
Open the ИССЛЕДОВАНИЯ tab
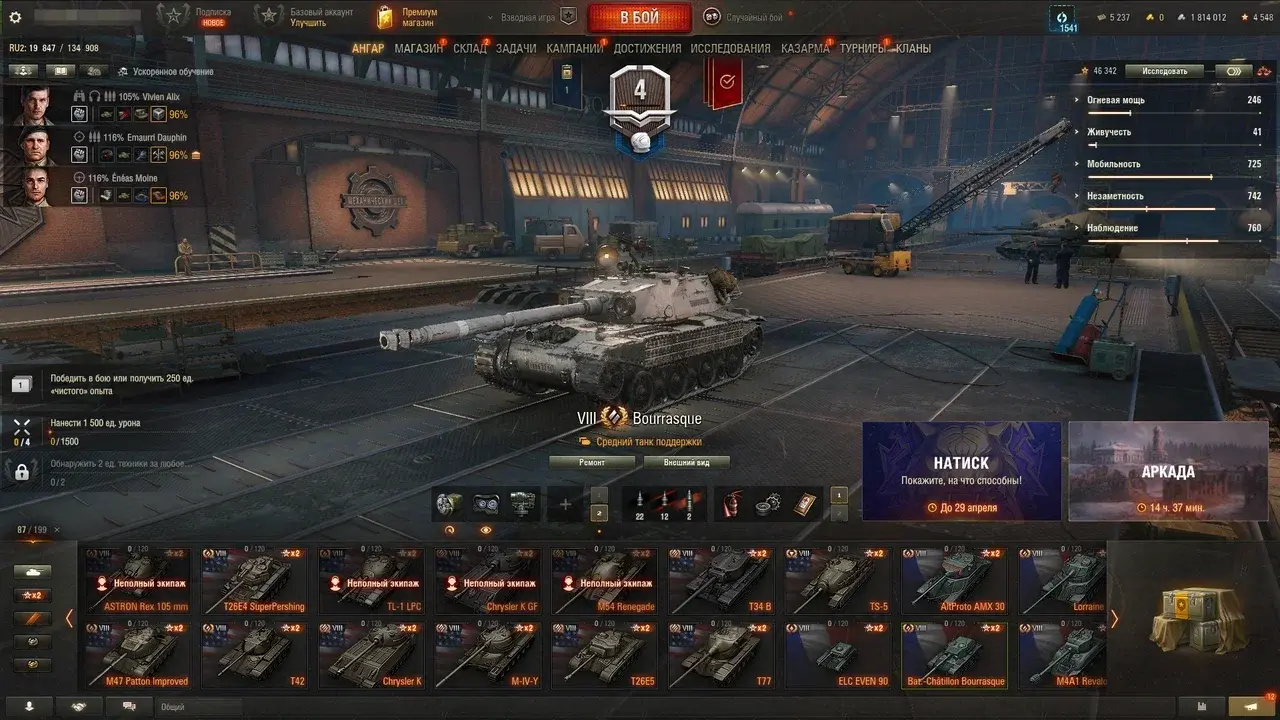pyautogui.click(x=730, y=48)
